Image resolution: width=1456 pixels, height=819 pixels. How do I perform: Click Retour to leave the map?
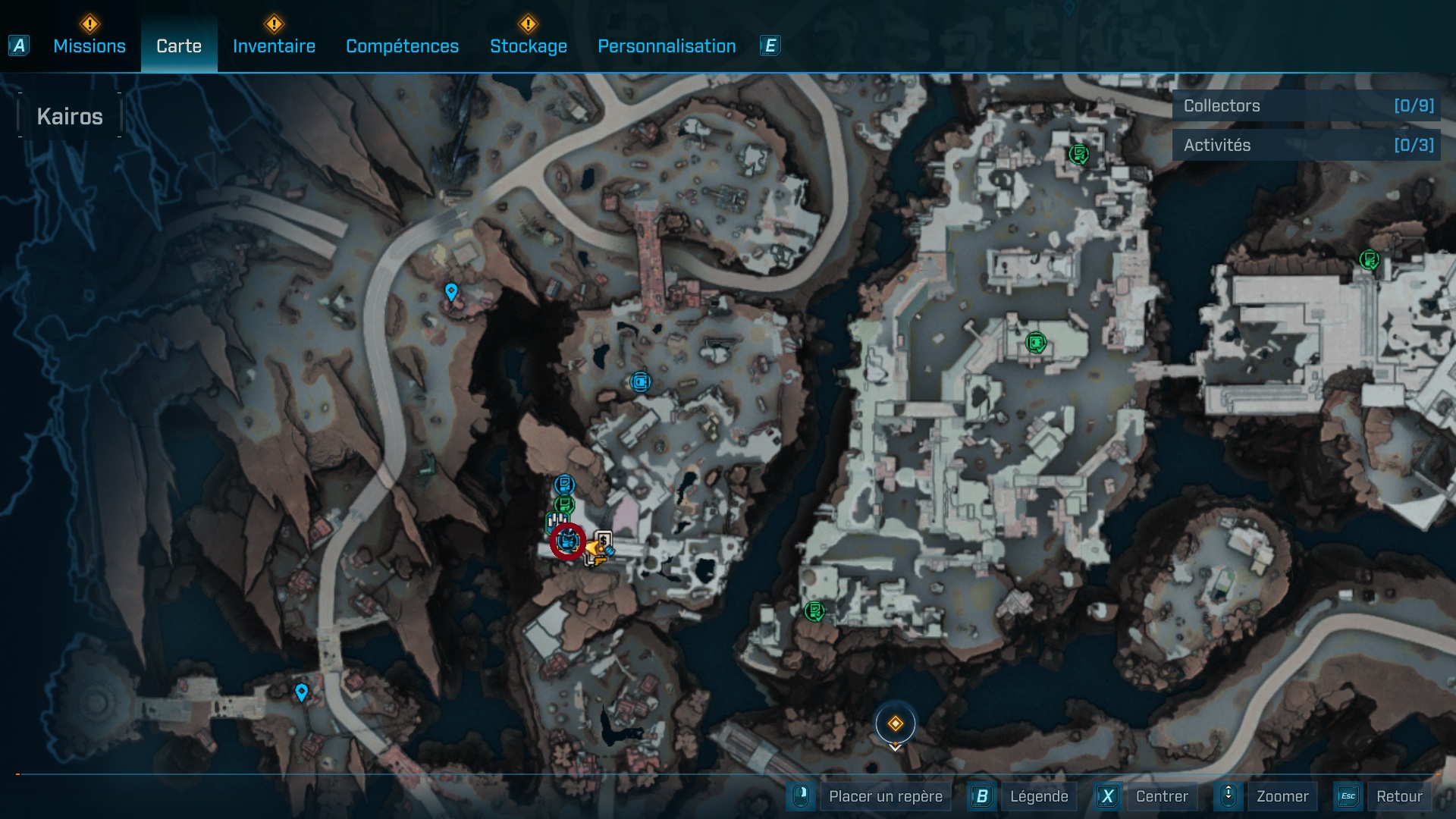(x=1398, y=796)
